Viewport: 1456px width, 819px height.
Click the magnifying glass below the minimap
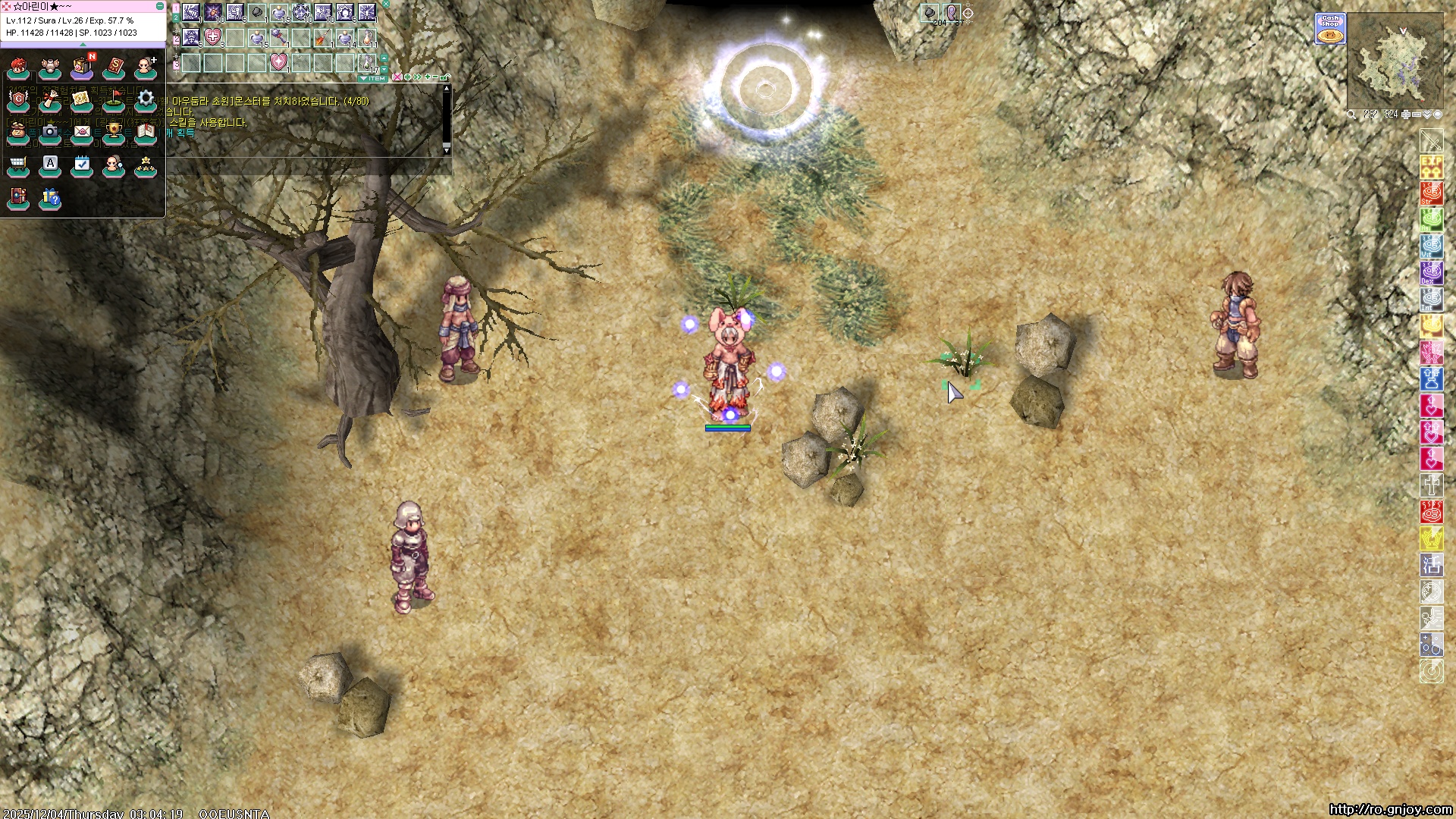(1352, 115)
